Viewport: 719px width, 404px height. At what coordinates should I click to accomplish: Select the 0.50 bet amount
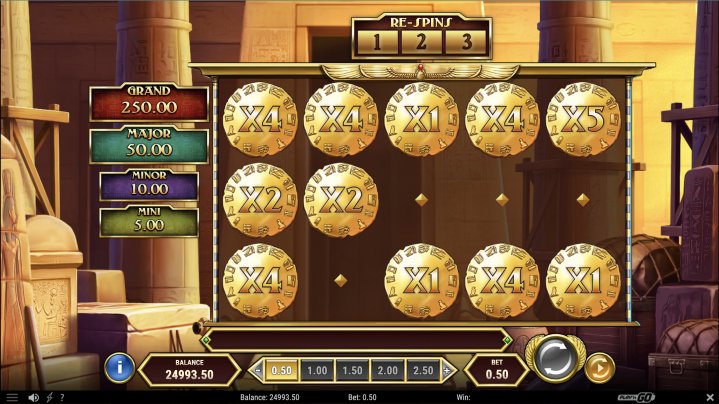pyautogui.click(x=283, y=370)
